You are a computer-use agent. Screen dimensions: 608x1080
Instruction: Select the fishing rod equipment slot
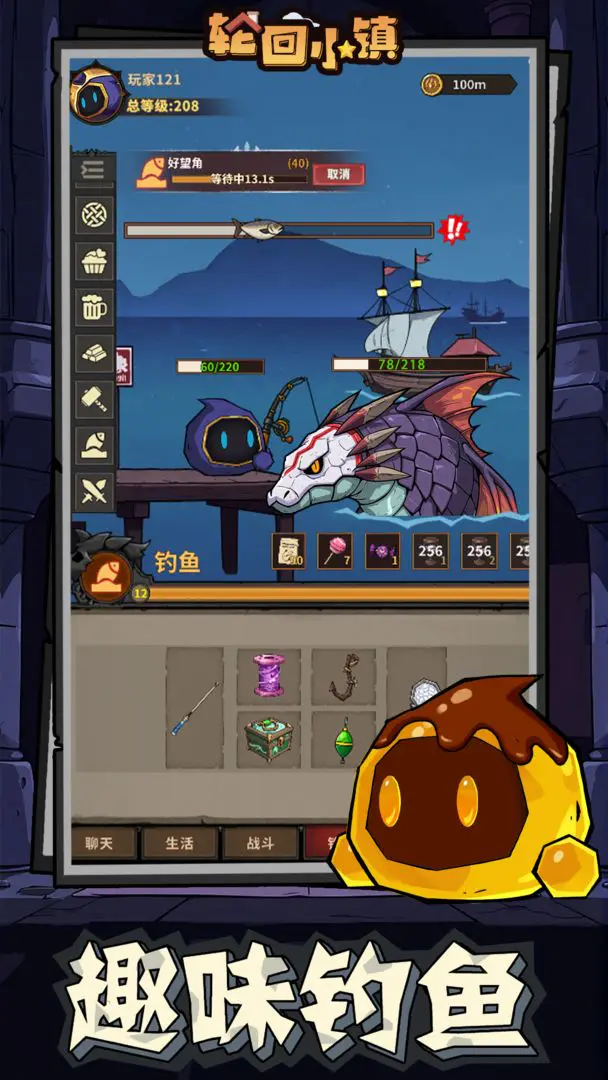coord(194,708)
